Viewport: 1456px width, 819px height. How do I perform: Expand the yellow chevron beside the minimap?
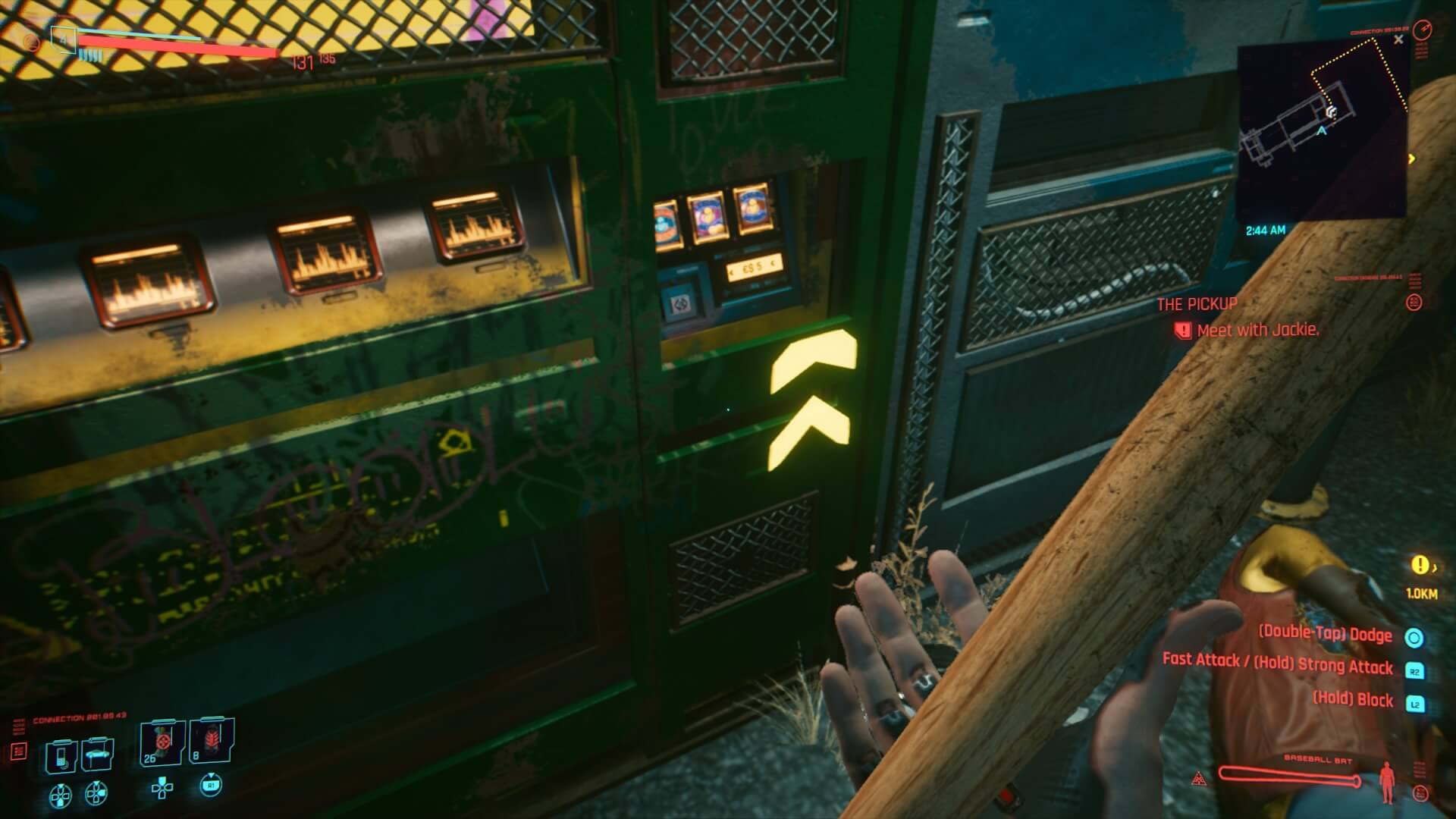tap(1412, 158)
